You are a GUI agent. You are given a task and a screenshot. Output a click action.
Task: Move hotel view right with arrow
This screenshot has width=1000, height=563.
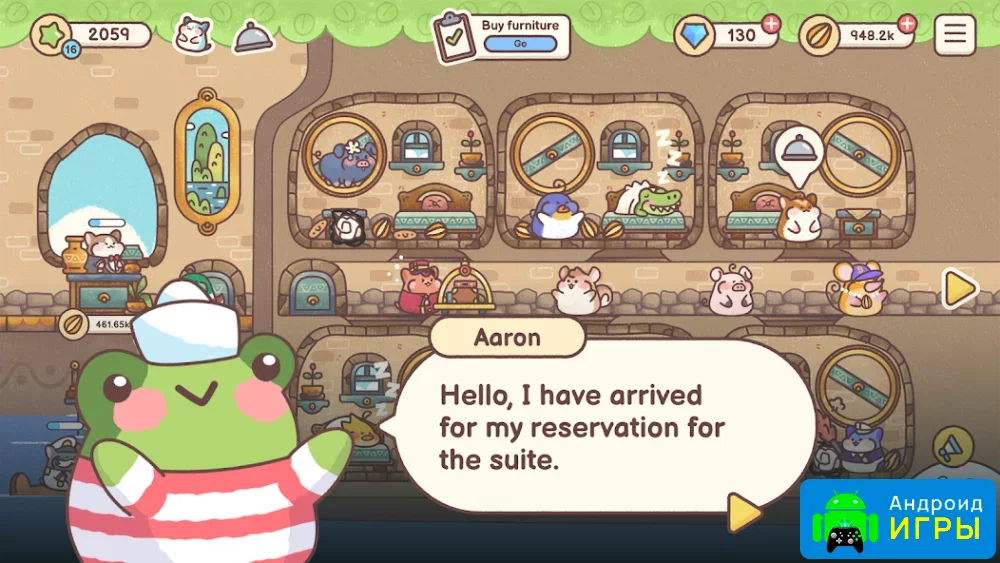click(960, 289)
